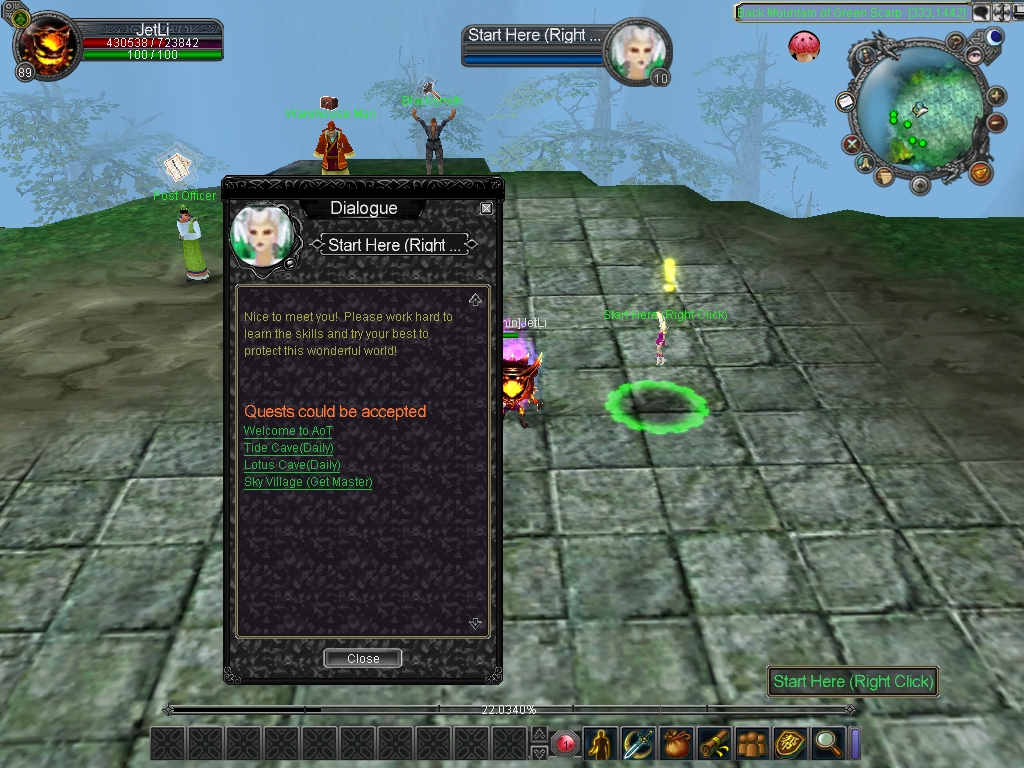The height and width of the screenshot is (768, 1024).
Task: Choose the Tide Cave(Daily) quest
Action: coord(288,448)
